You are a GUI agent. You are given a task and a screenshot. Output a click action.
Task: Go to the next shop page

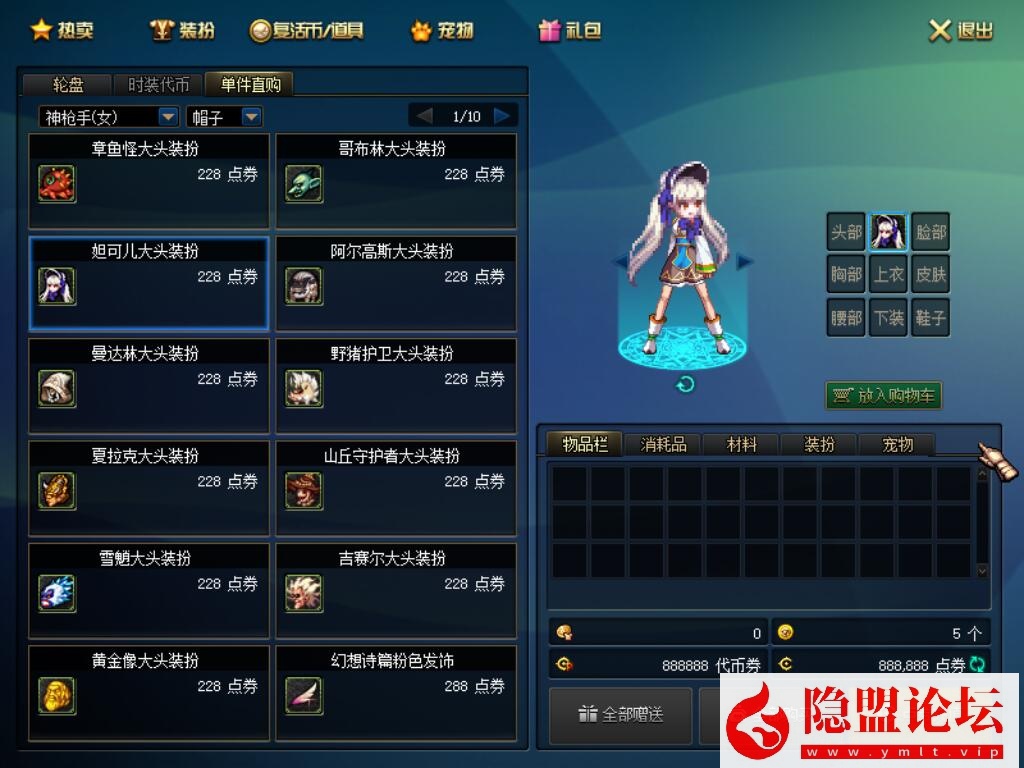[503, 116]
